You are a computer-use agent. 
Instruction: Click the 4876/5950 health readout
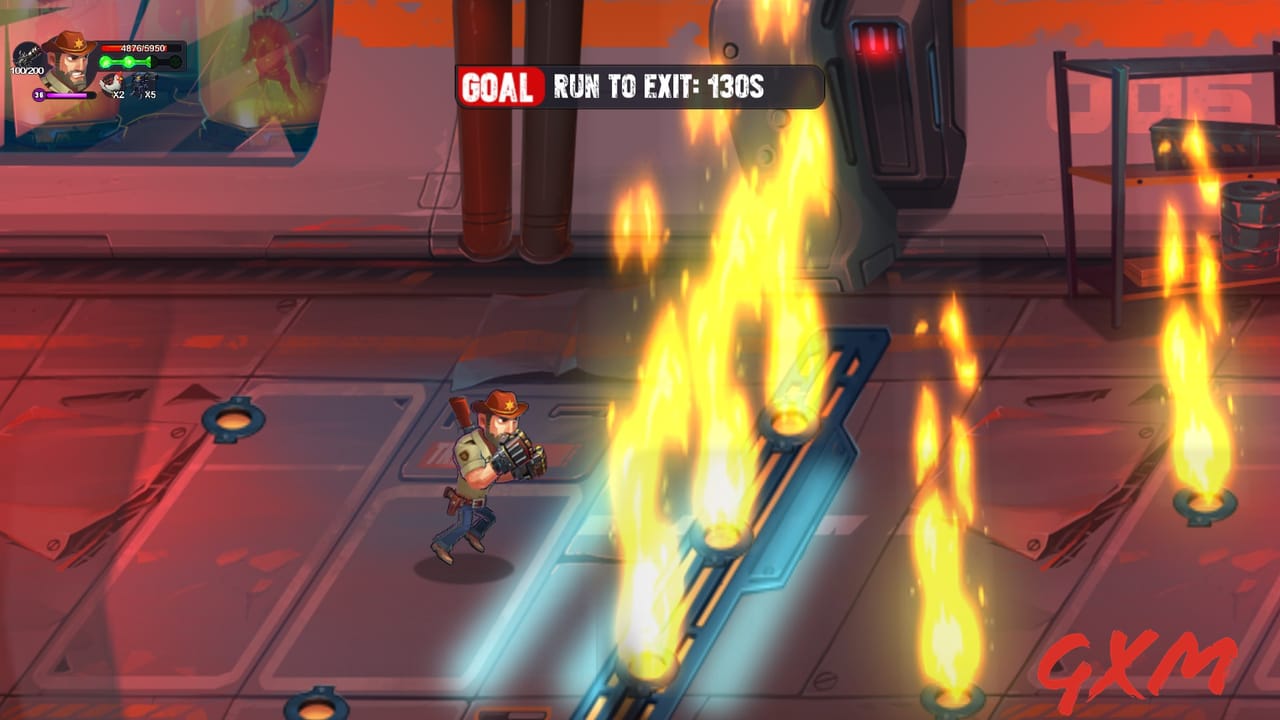143,48
